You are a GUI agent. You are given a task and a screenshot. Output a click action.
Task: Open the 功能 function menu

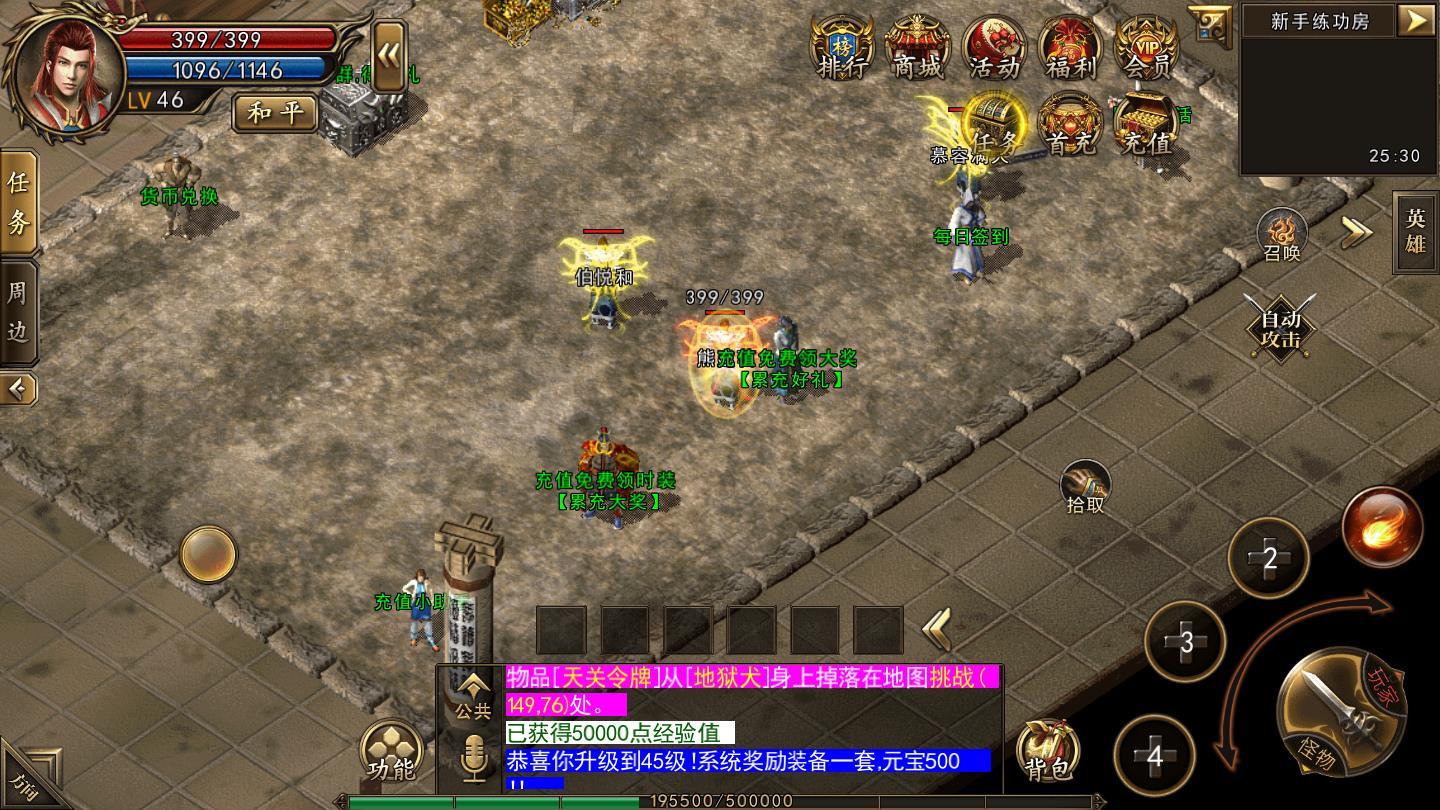coord(392,752)
